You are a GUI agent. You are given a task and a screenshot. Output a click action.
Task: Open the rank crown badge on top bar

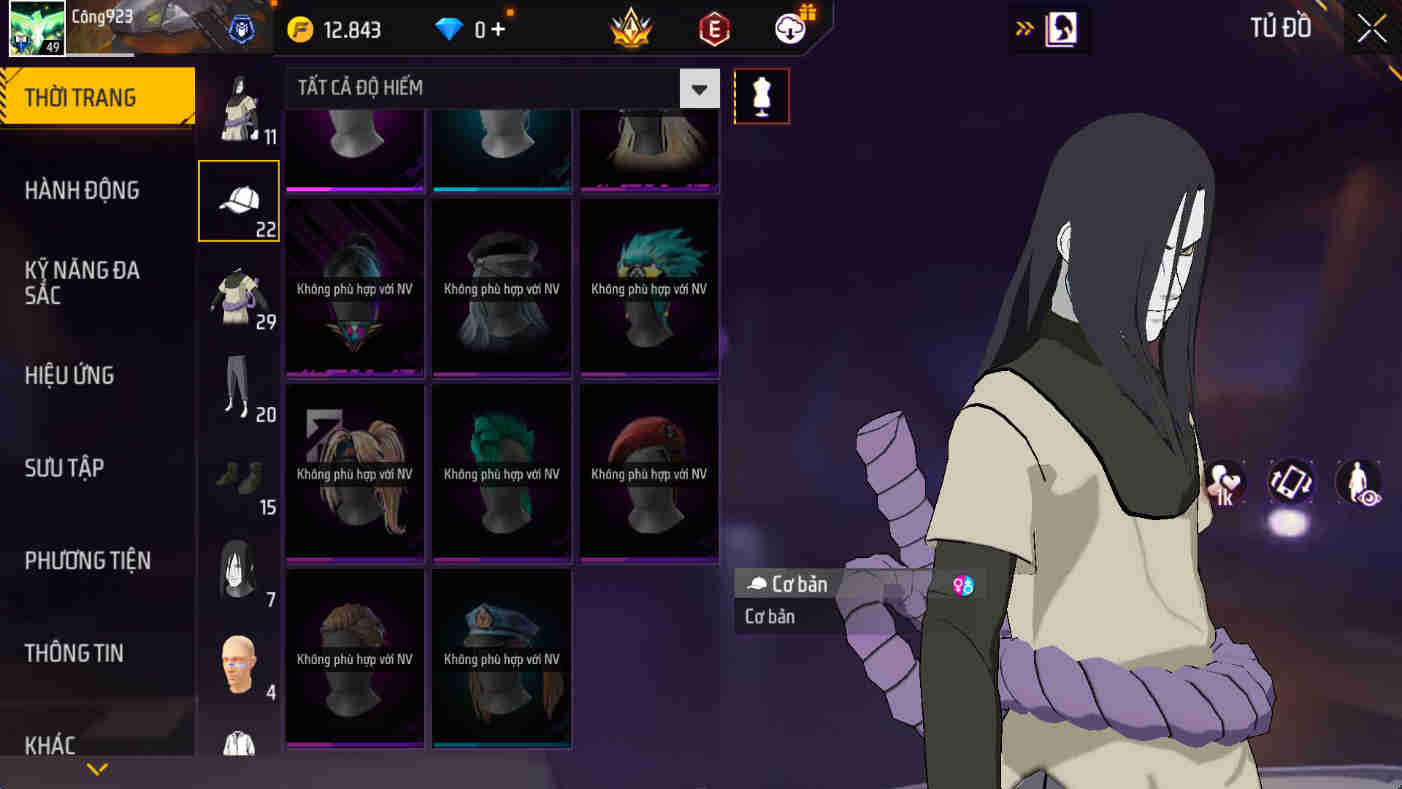coord(630,29)
